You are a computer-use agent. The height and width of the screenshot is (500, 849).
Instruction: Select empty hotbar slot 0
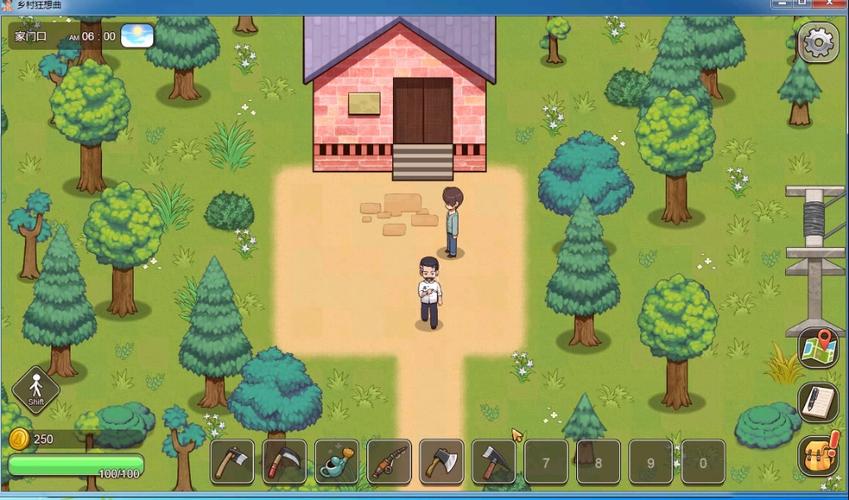point(703,462)
